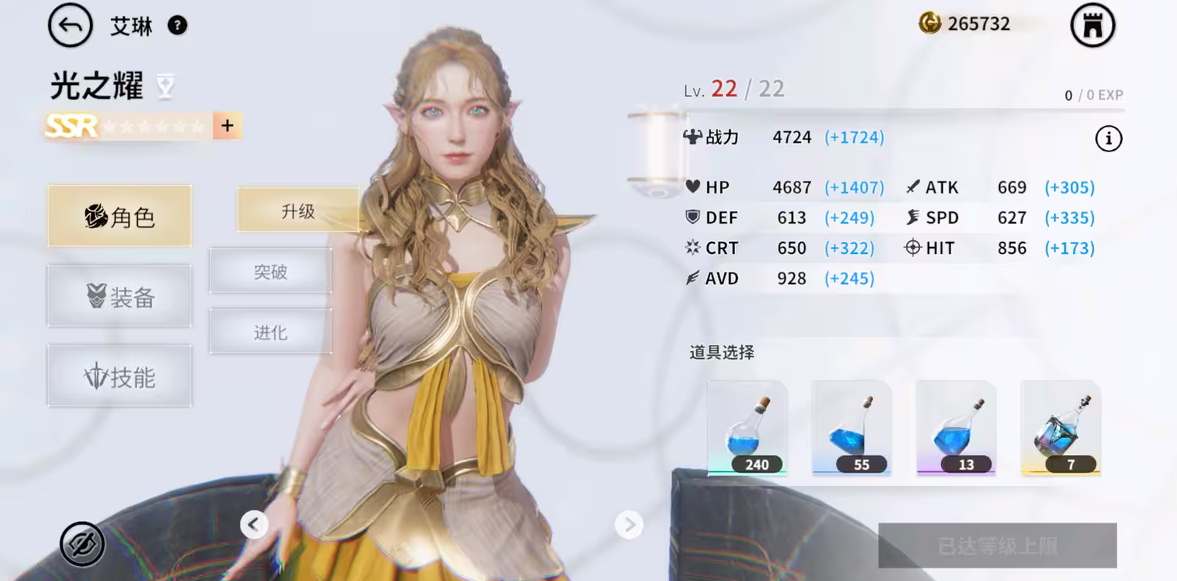The image size is (1177, 581).
Task: Open the help question mark next to 艾琳
Action: 177,26
